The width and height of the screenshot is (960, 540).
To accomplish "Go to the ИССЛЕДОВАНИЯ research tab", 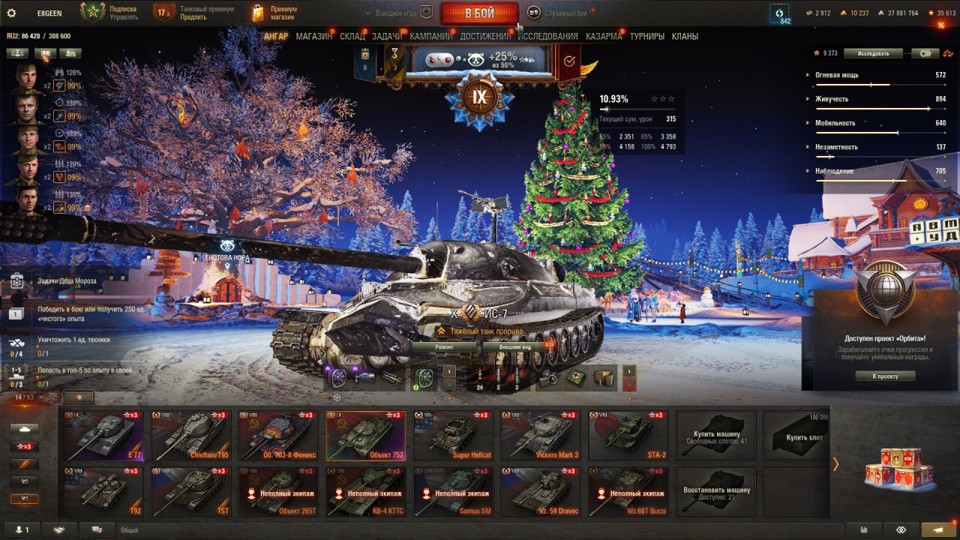I will click(548, 36).
